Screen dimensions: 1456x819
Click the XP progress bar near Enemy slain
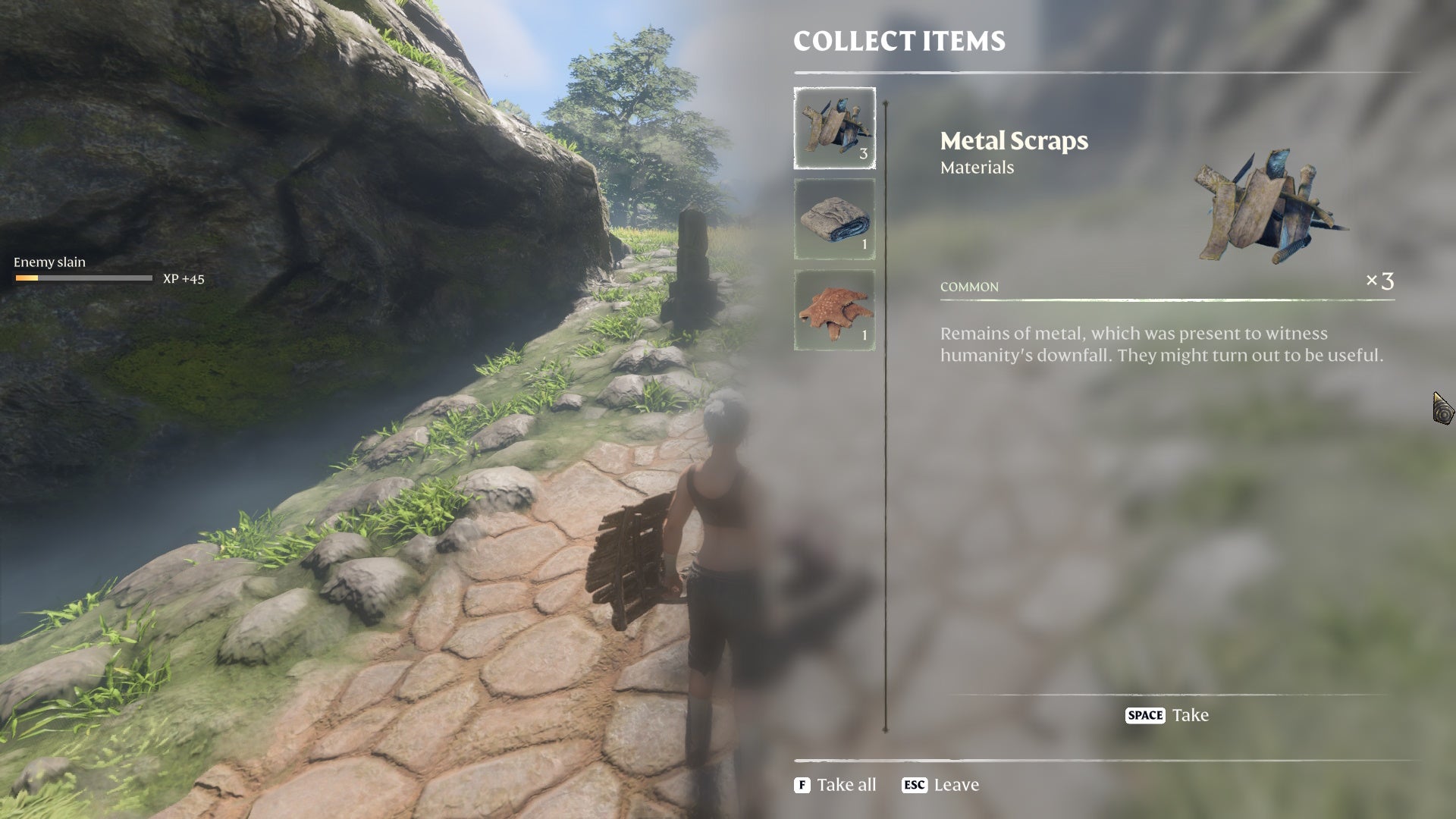click(x=83, y=279)
